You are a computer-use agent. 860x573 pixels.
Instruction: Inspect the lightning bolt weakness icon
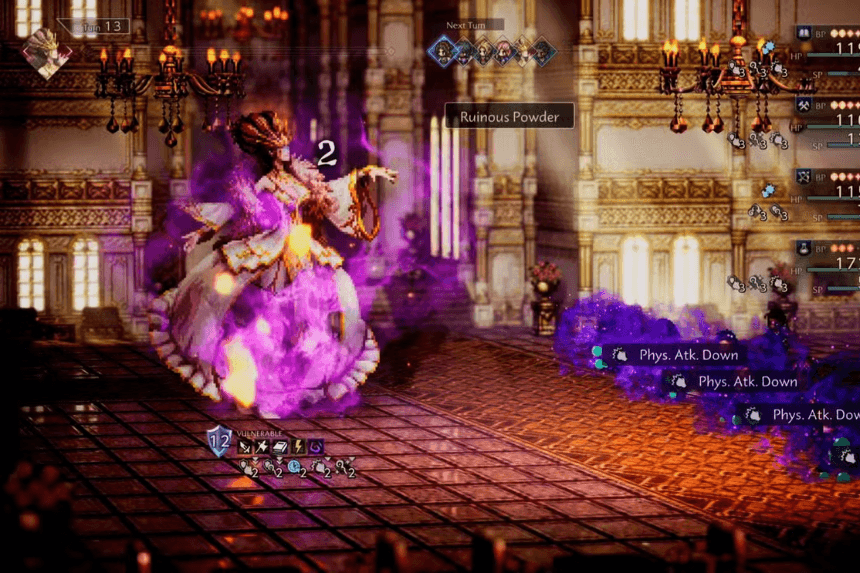297,446
